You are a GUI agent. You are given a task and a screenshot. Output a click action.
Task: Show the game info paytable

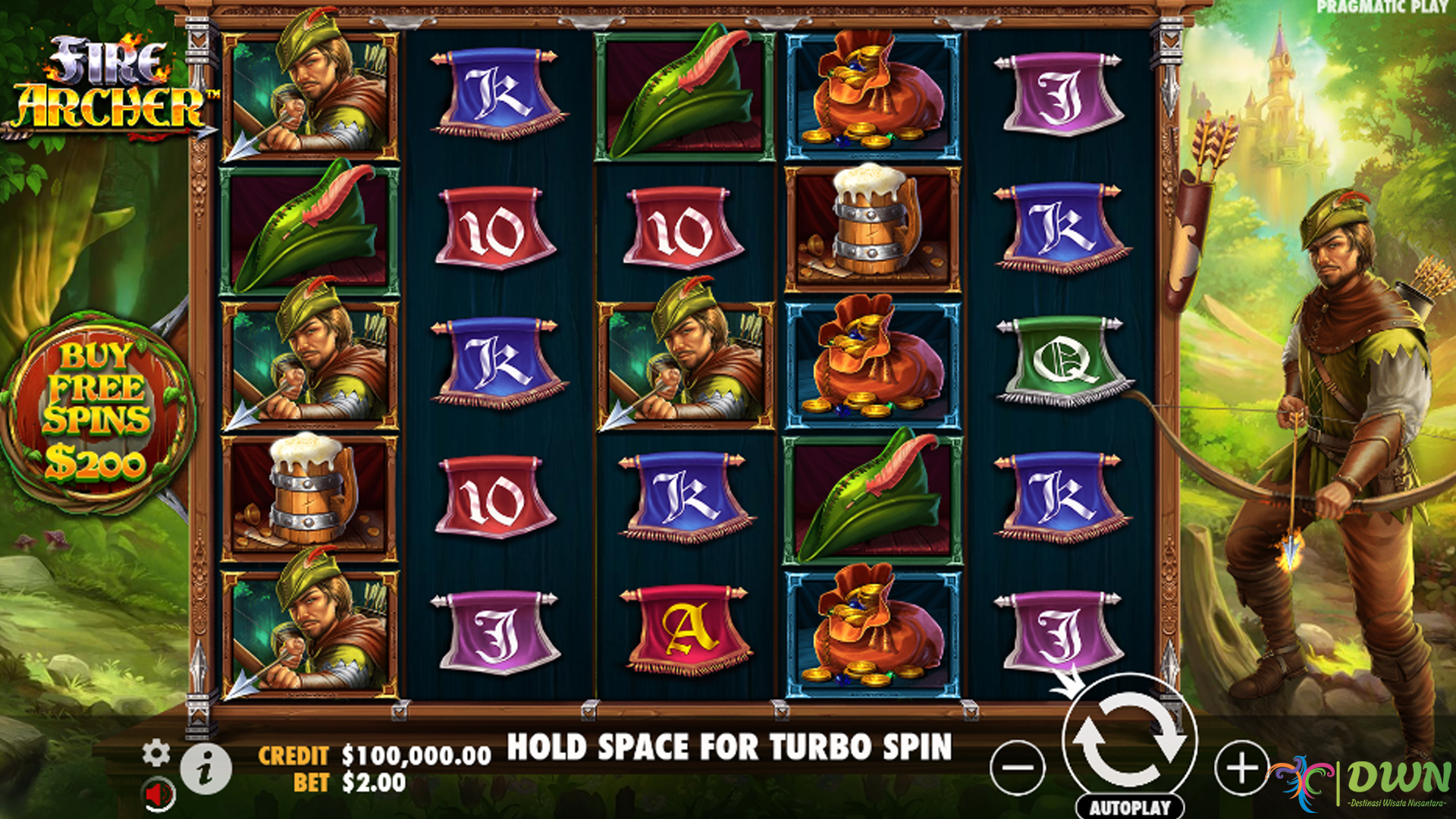[206, 769]
